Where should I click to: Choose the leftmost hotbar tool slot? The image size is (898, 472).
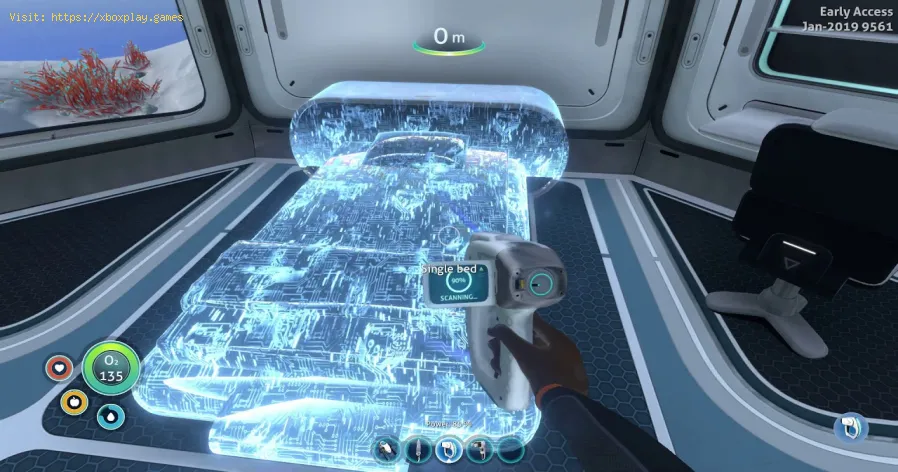[x=384, y=451]
